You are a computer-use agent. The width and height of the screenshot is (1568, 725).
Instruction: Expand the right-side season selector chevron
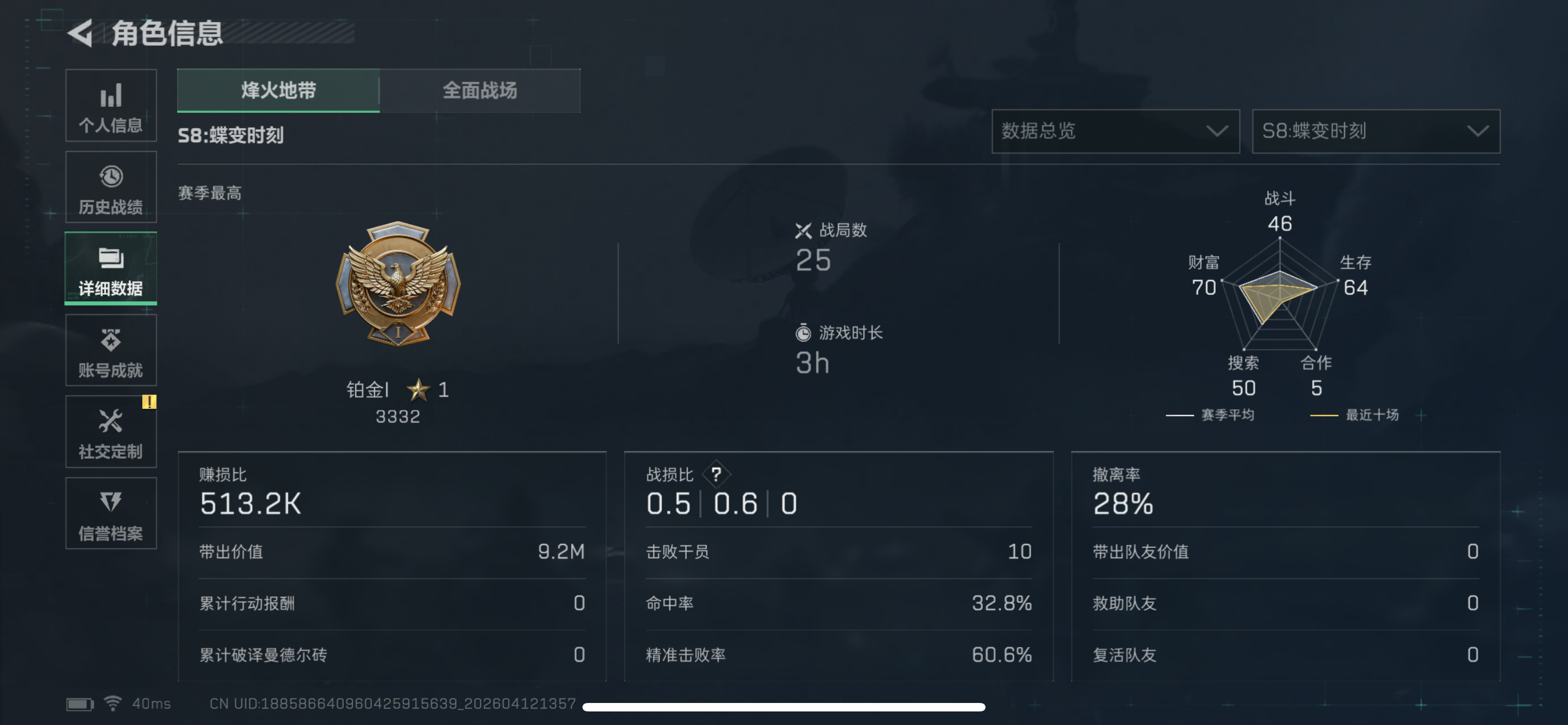(1478, 132)
